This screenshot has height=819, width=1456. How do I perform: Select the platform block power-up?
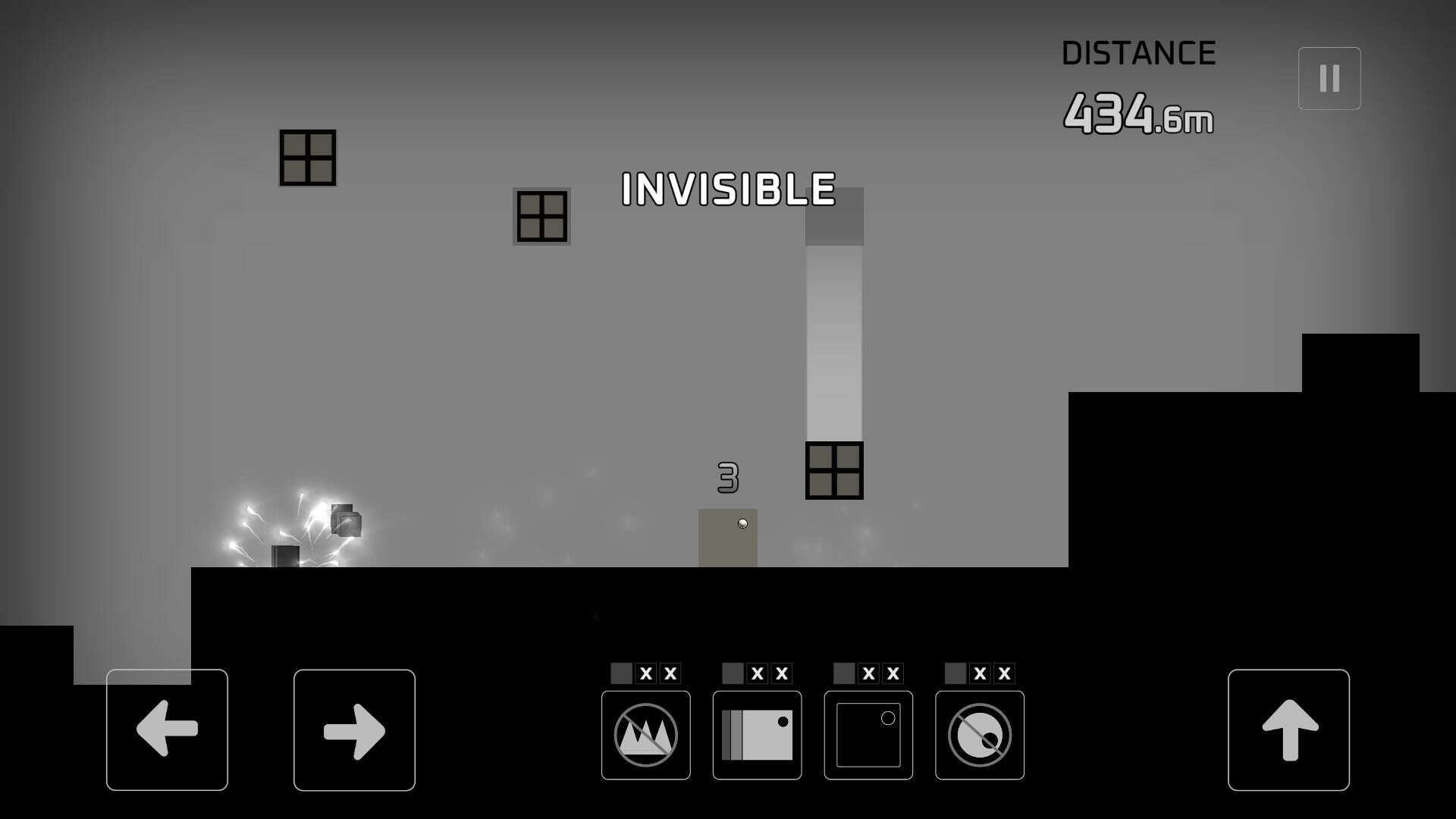[x=756, y=734]
